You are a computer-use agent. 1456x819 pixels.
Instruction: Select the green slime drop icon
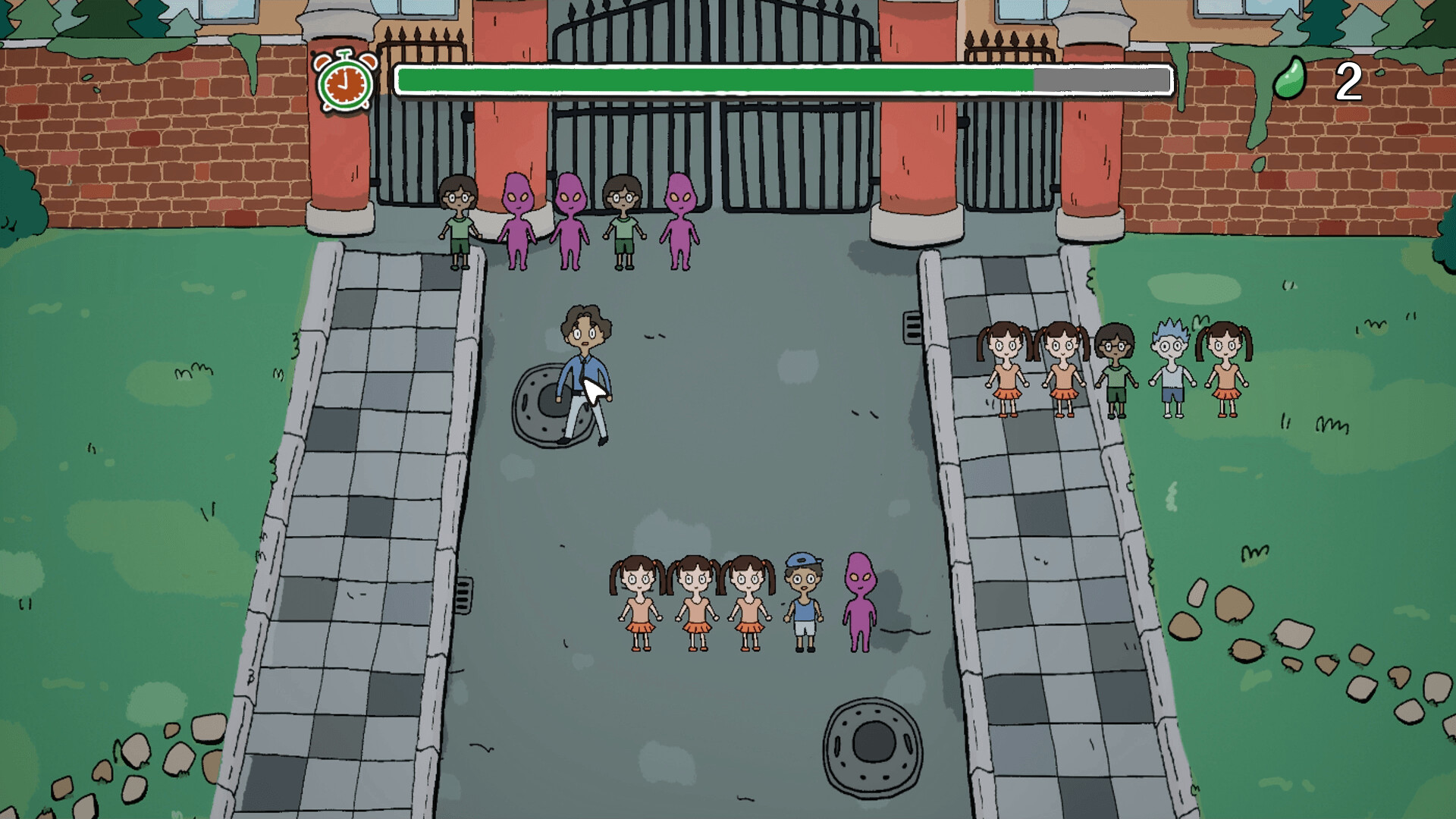point(1291,79)
